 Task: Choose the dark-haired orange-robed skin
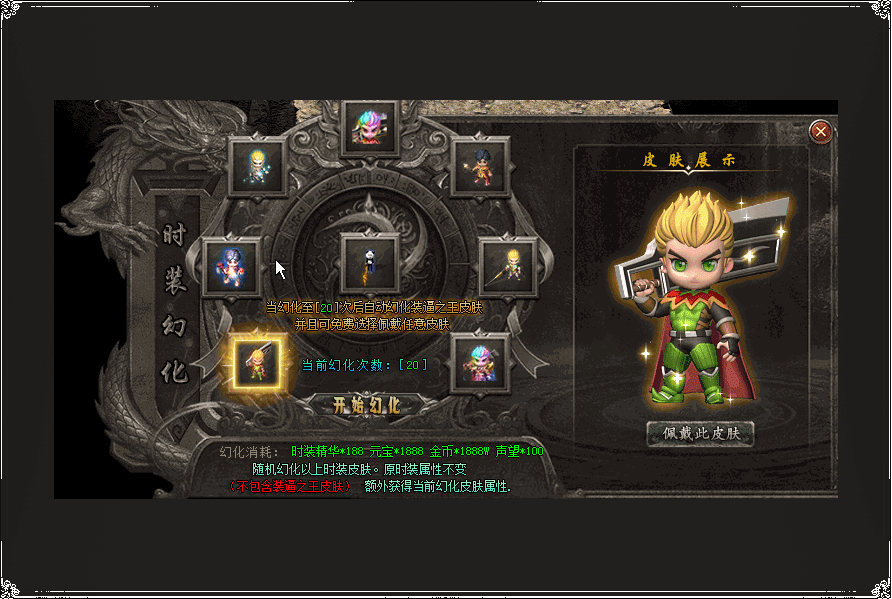481,166
